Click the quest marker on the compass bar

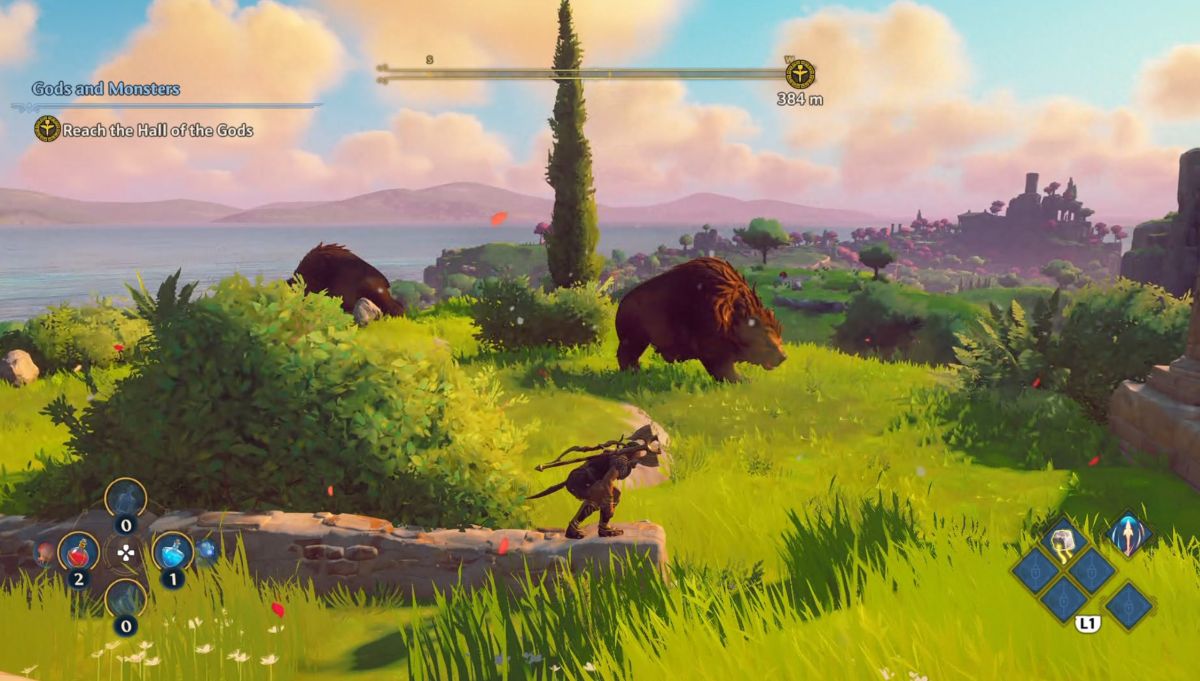[799, 74]
